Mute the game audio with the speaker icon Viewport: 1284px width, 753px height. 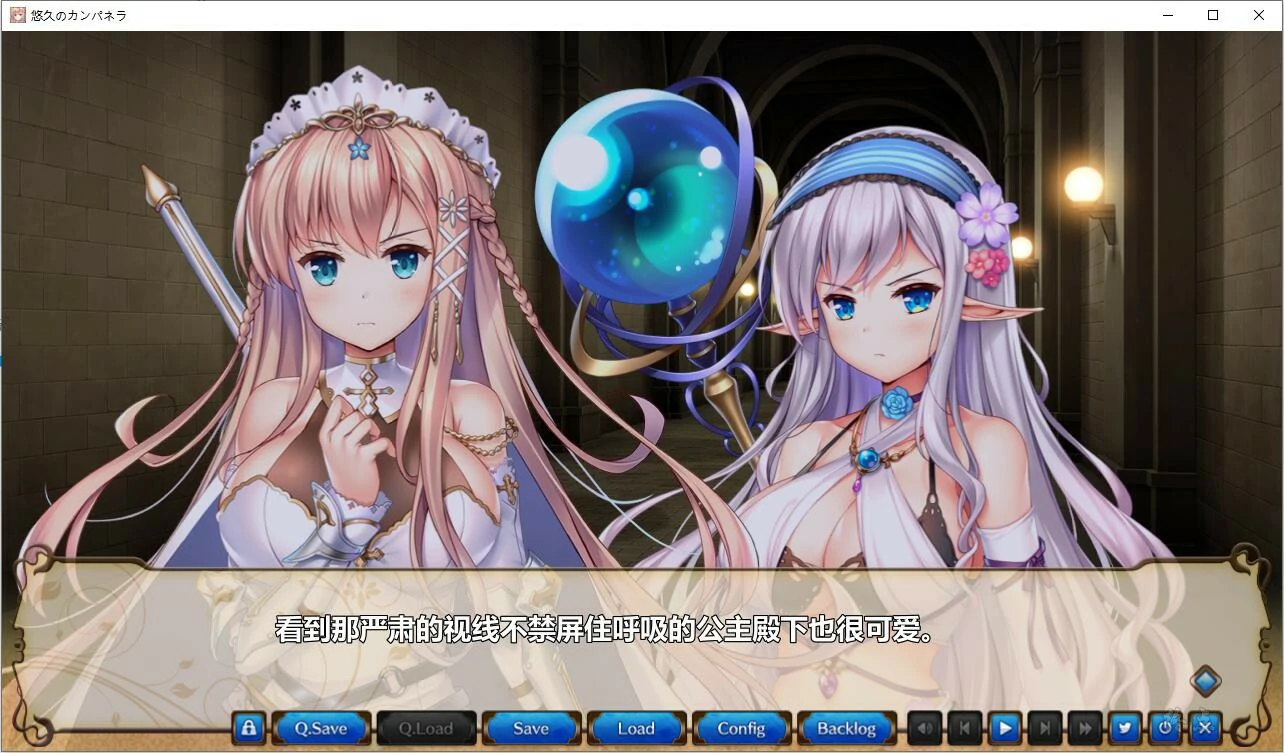[x=924, y=728]
